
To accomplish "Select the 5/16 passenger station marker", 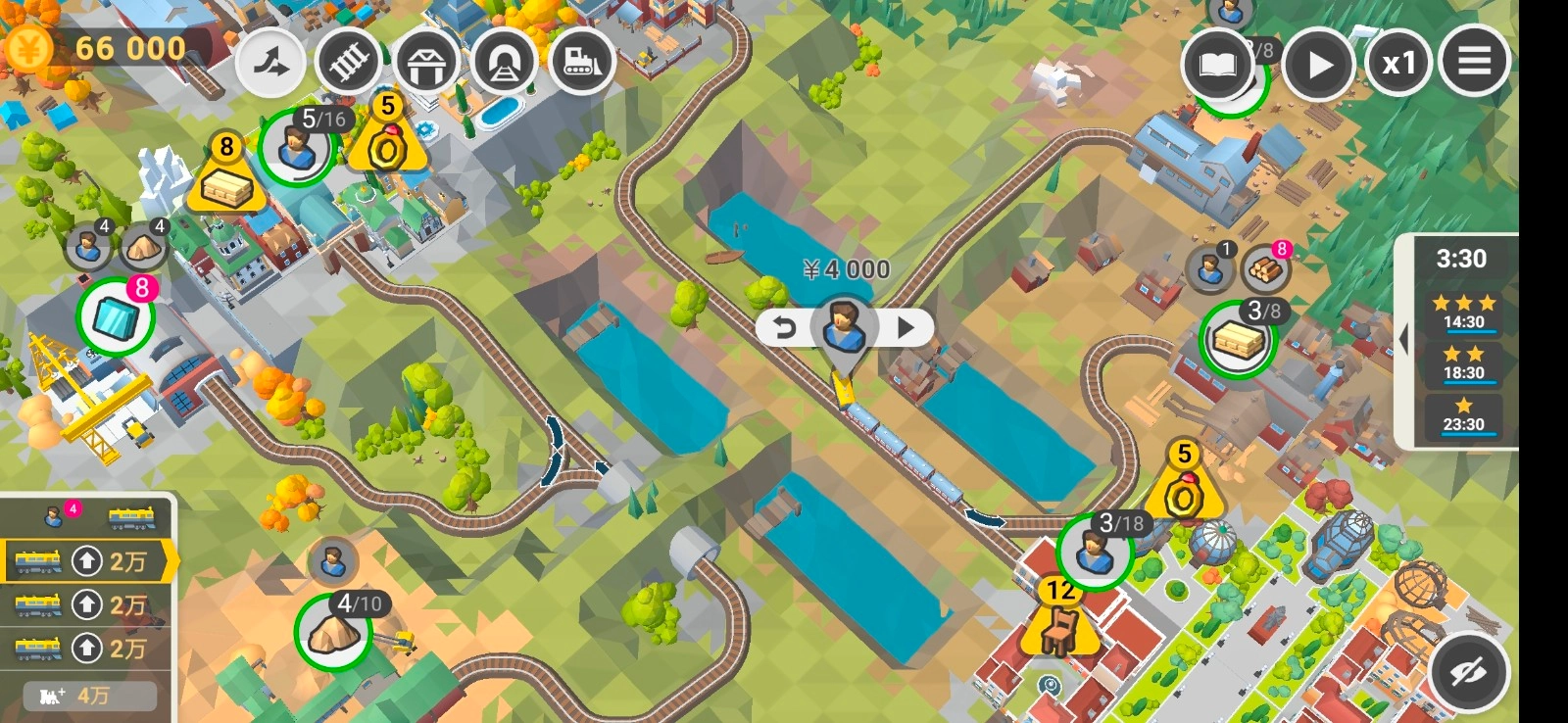I will 296,147.
